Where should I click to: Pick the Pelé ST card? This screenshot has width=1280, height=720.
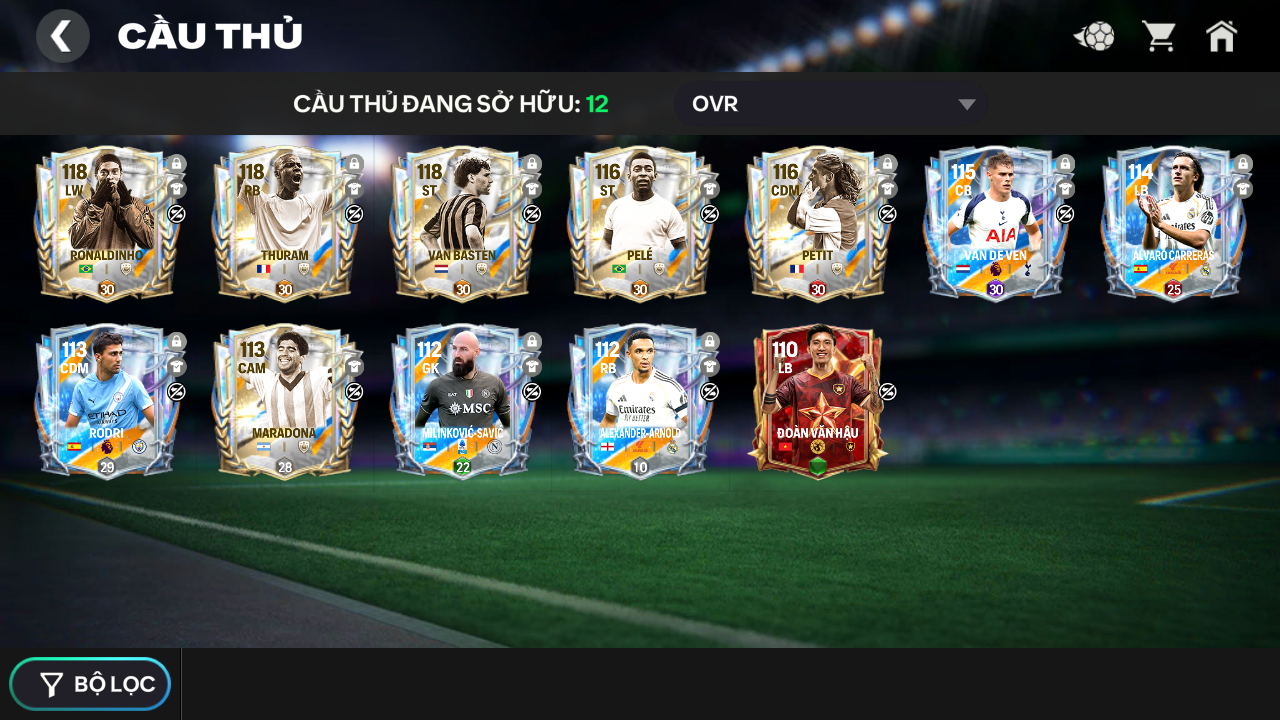[x=640, y=224]
